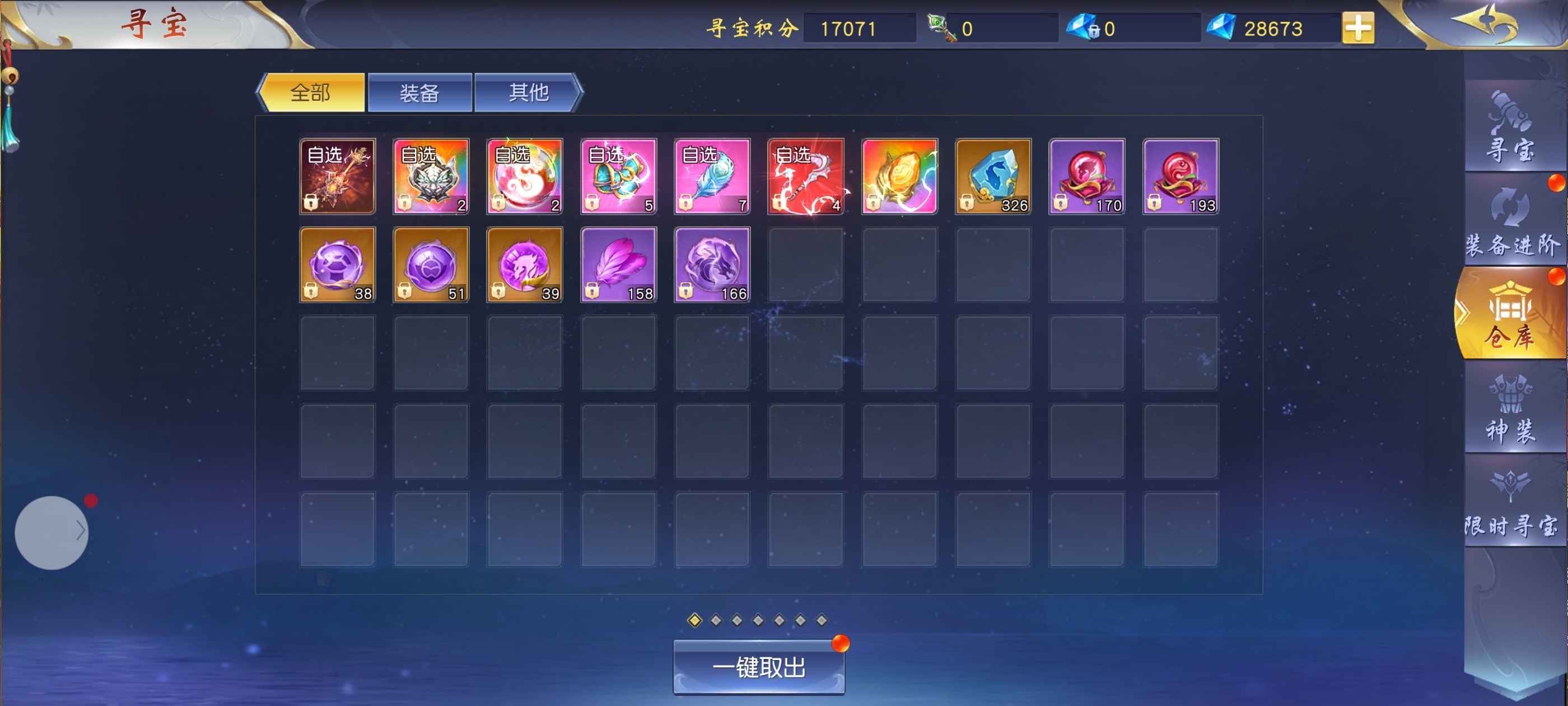The height and width of the screenshot is (706, 1568).
Task: Select the blue crystal item with 326
Action: (993, 176)
